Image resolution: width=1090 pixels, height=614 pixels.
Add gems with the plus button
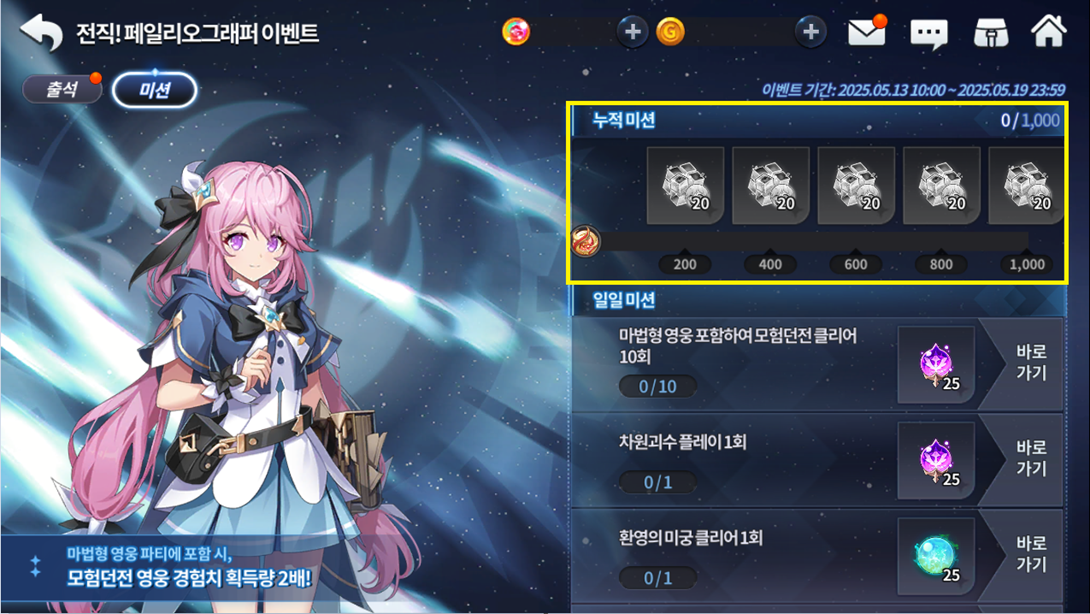632,32
